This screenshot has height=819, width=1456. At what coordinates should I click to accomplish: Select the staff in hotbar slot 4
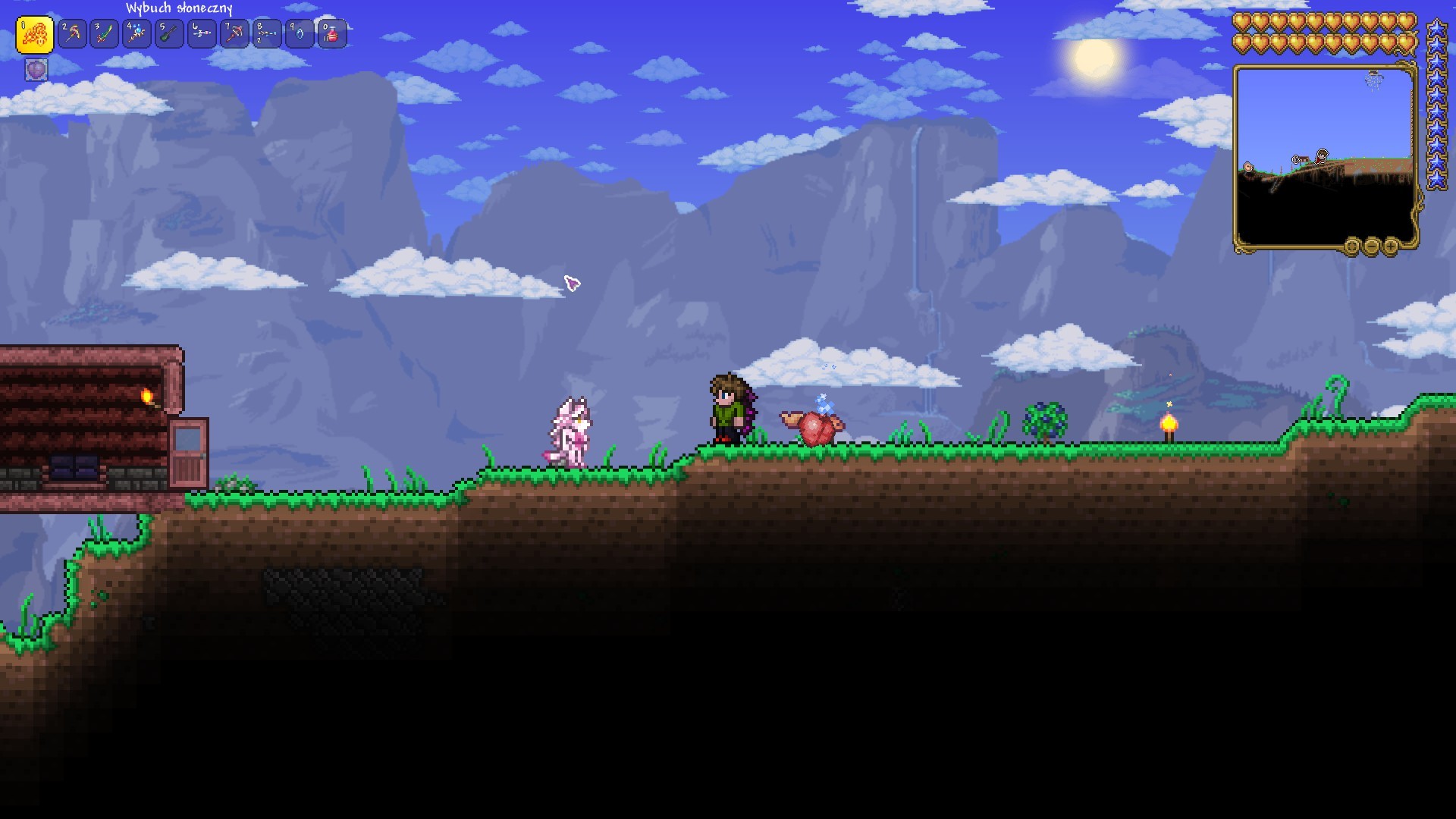click(x=136, y=33)
